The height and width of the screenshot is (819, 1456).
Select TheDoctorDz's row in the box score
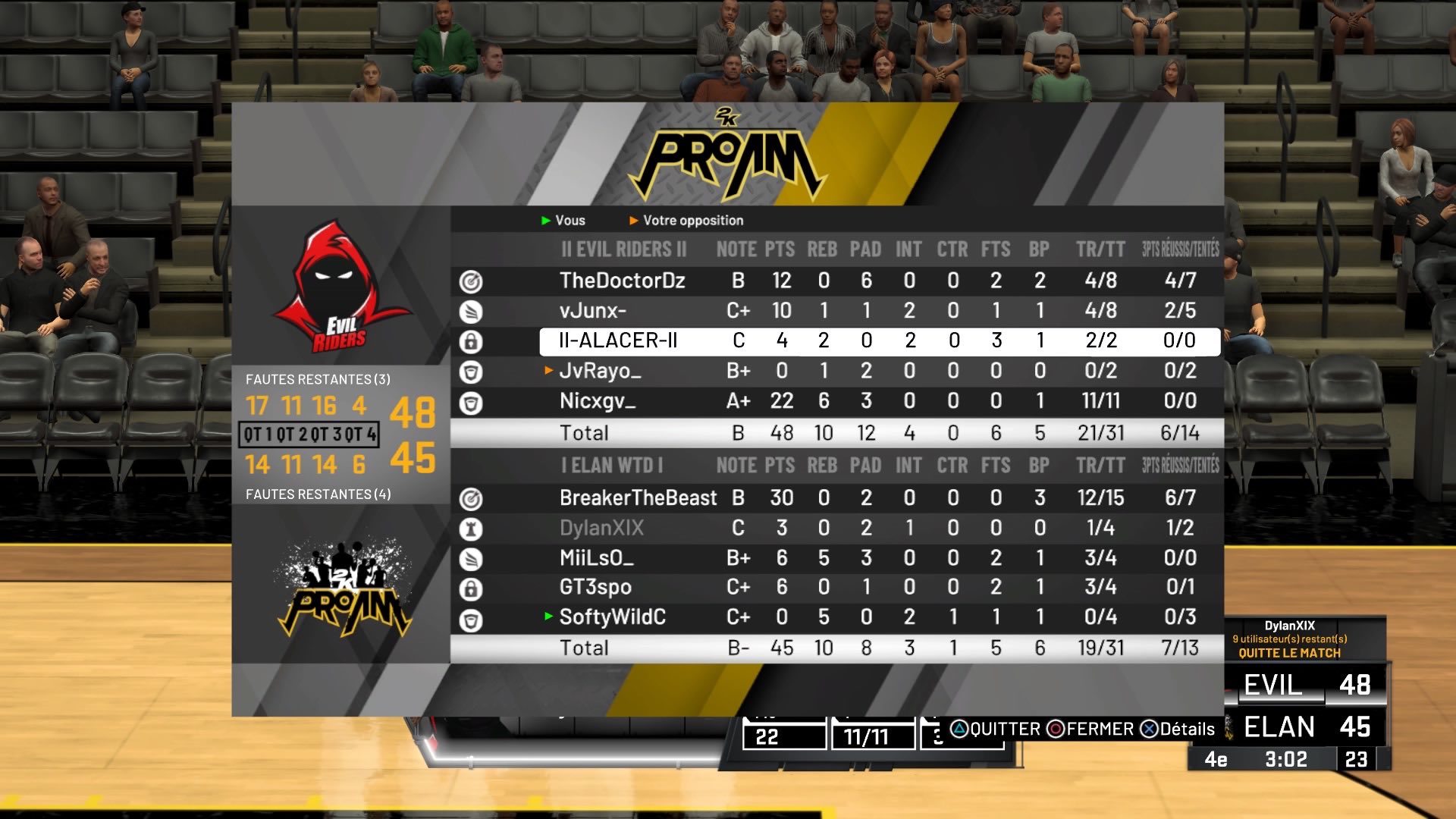click(622, 281)
